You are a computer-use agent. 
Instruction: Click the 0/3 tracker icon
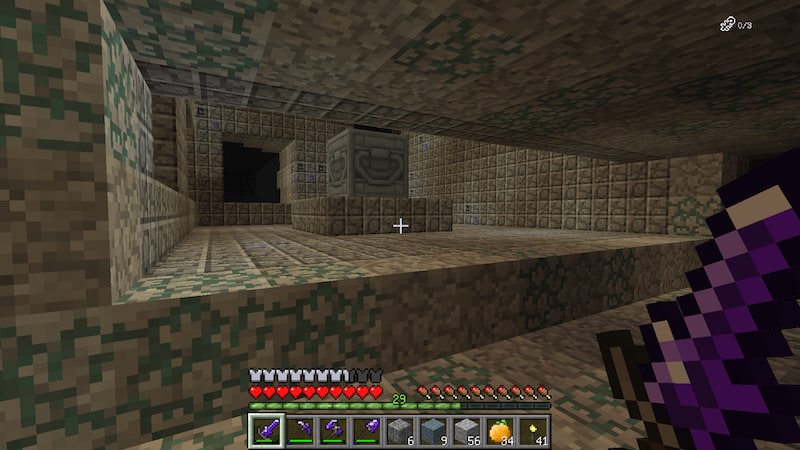click(x=727, y=25)
